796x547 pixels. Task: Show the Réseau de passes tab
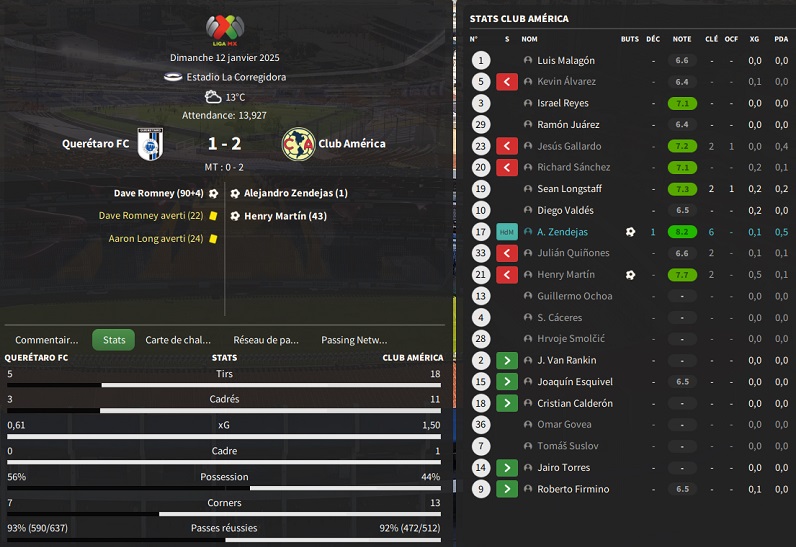click(x=265, y=340)
